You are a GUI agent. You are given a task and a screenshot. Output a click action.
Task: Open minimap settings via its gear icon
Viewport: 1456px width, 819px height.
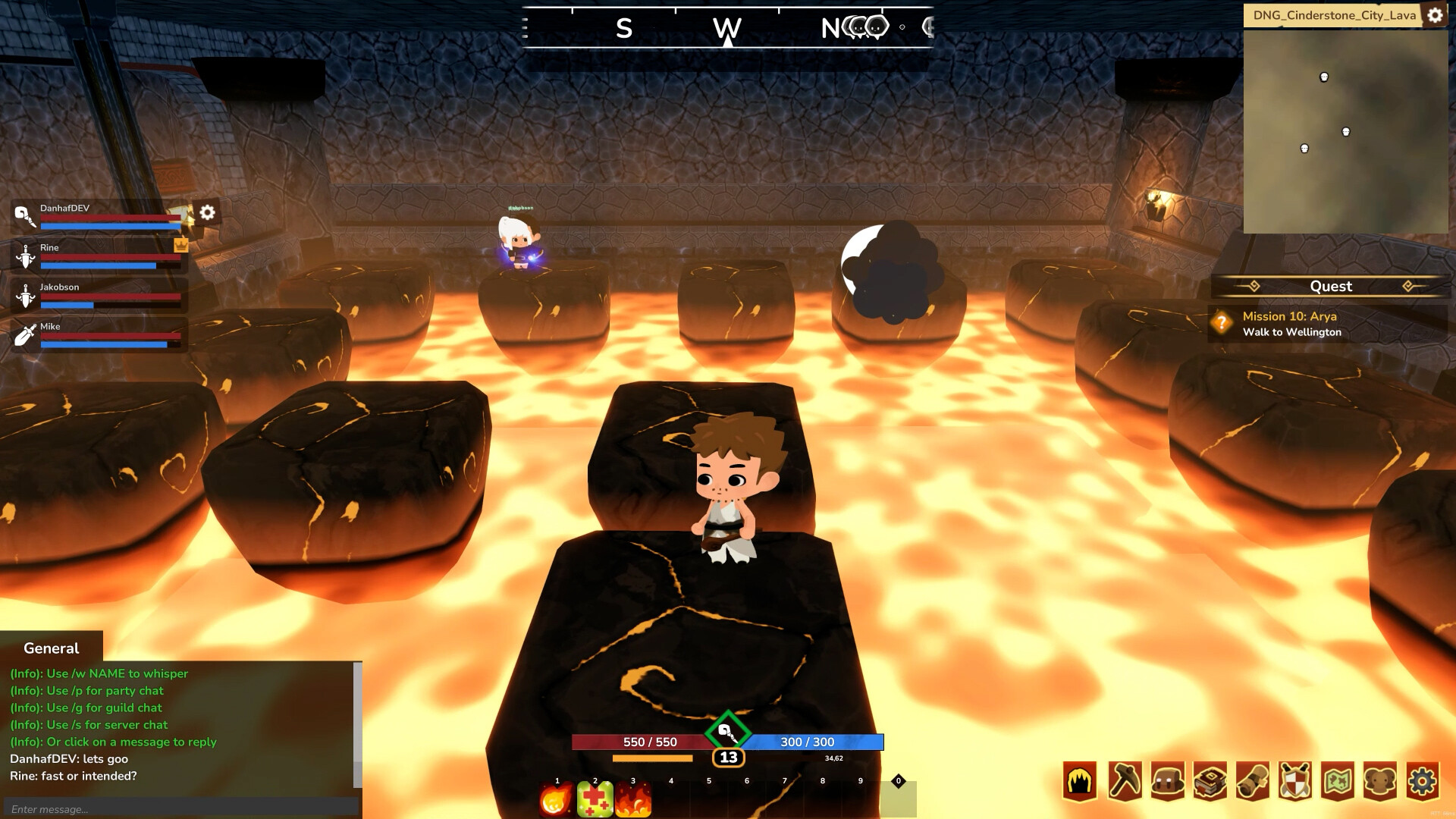1435,14
